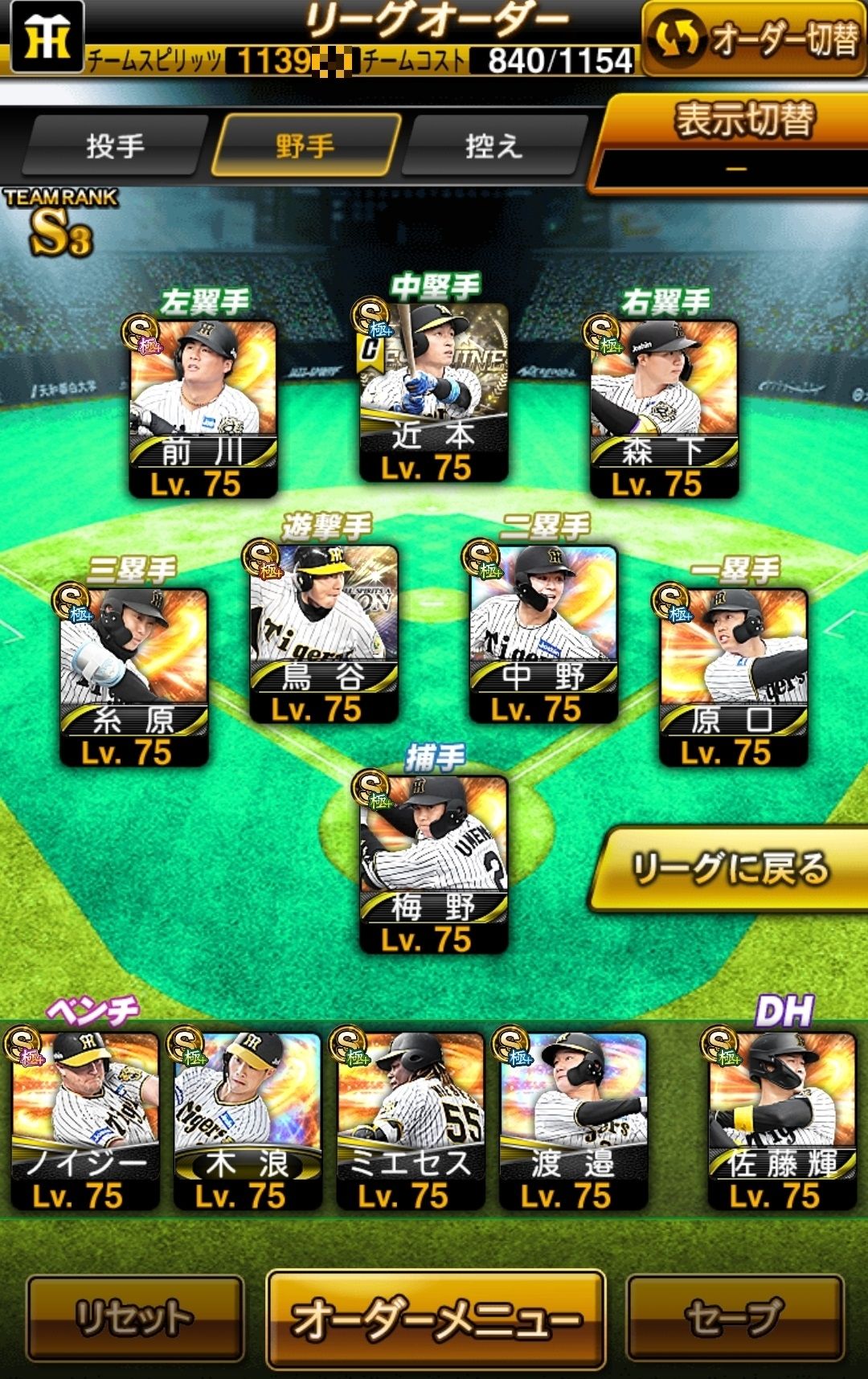Image resolution: width=868 pixels, height=1379 pixels.
Task: Pick right fielder 森下 card
Action: [664, 407]
